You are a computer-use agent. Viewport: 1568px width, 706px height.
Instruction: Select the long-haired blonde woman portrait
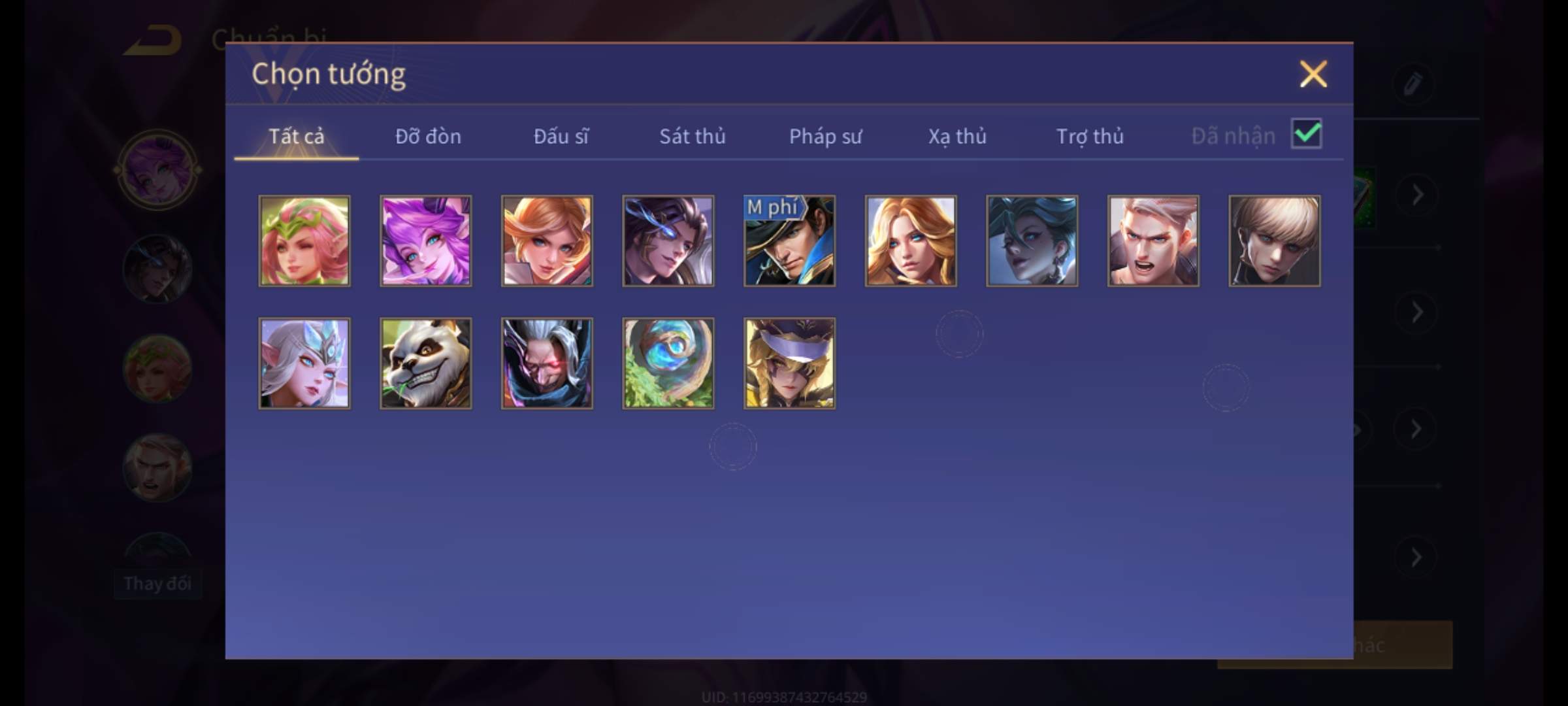[x=911, y=241]
